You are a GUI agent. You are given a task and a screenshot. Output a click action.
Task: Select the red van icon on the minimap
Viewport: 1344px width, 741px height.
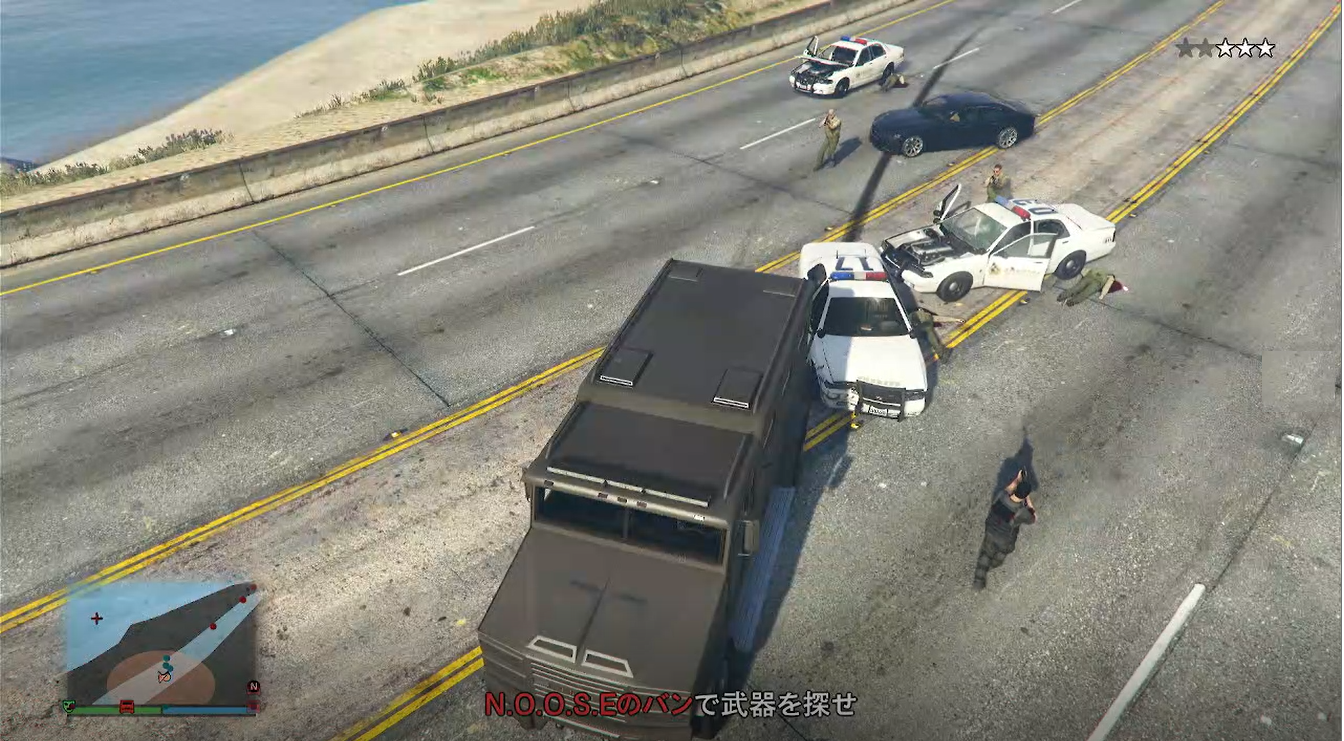(x=126, y=707)
